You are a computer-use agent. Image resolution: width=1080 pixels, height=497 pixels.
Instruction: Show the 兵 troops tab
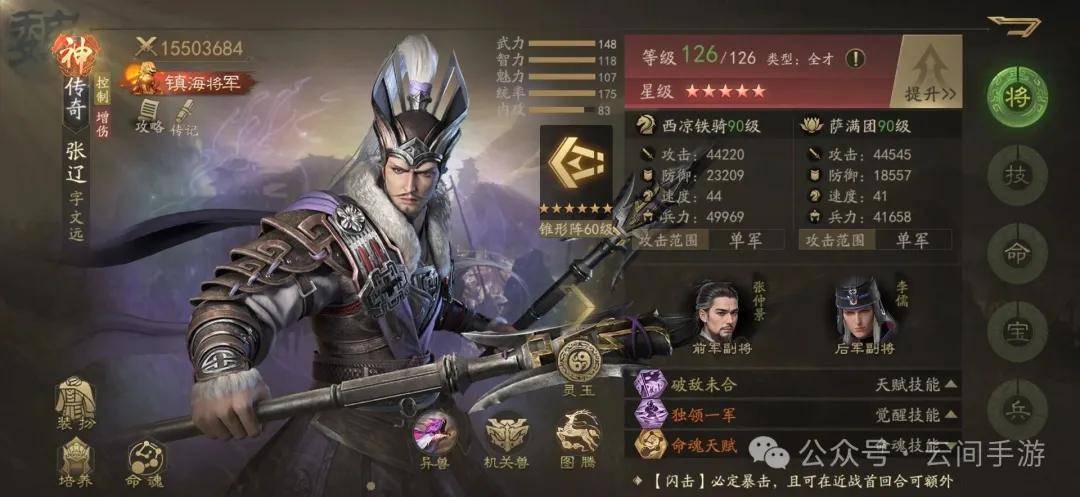pos(1016,410)
